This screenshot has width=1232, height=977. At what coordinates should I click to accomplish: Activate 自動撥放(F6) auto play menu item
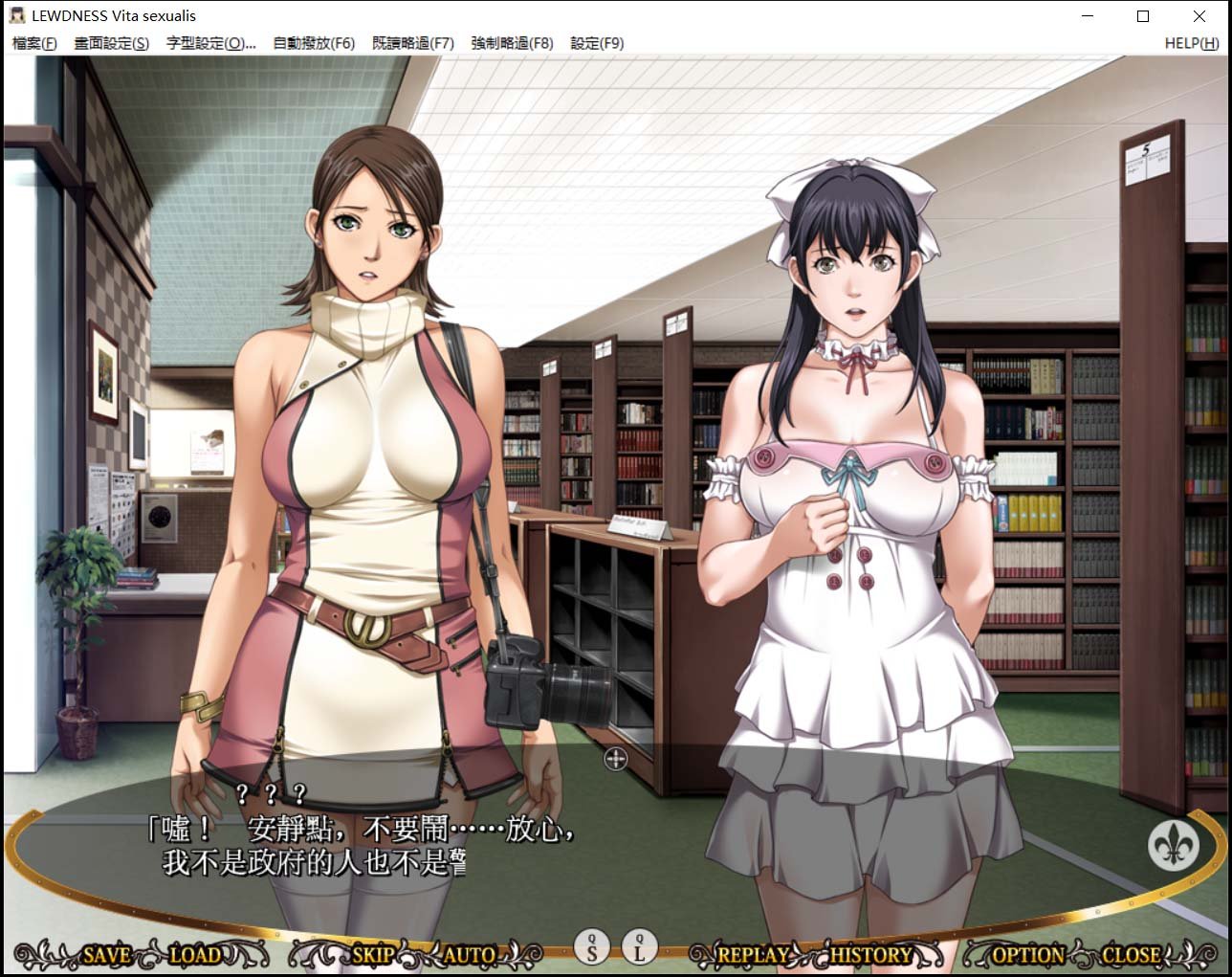coord(314,43)
